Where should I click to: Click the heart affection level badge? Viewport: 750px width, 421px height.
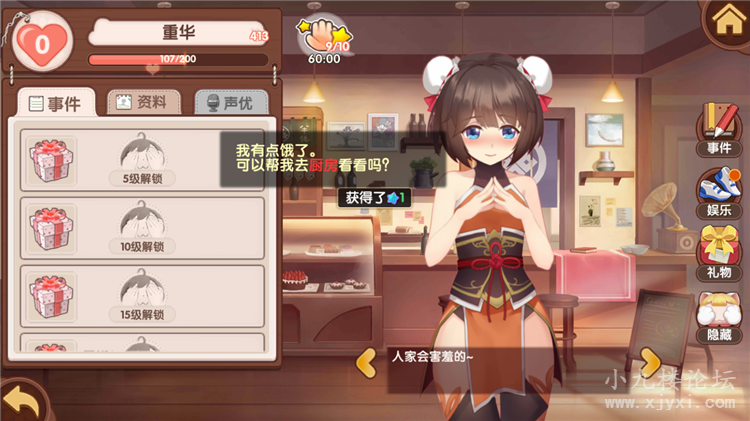coord(42,42)
